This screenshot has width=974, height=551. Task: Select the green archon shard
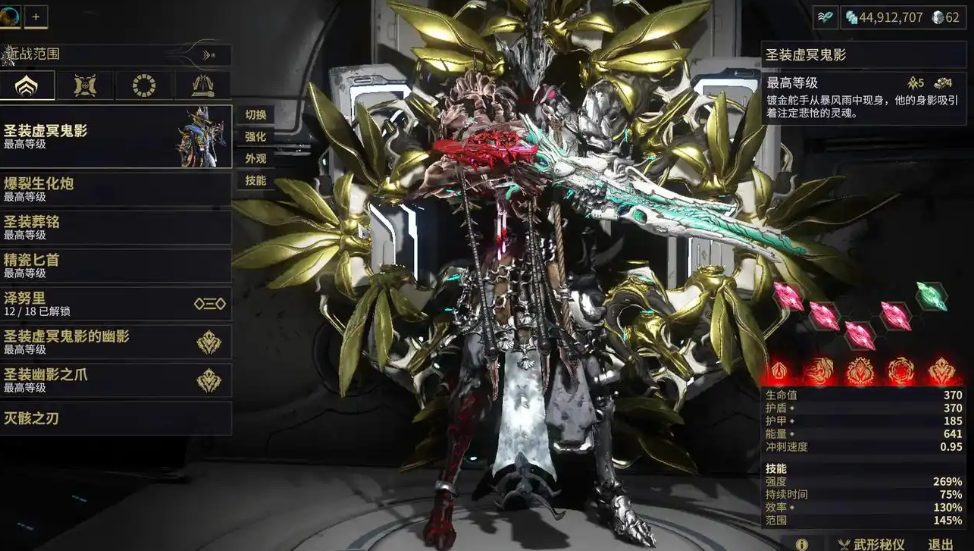(931, 296)
